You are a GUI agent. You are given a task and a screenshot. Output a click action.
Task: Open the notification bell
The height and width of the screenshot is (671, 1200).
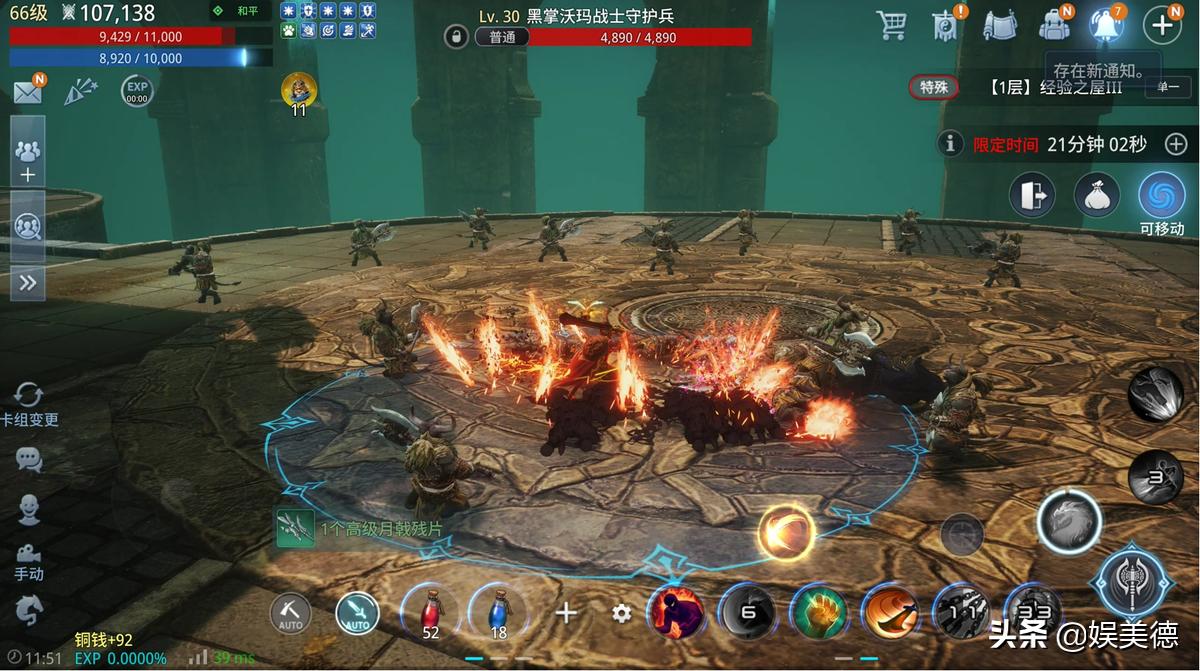tap(1107, 25)
